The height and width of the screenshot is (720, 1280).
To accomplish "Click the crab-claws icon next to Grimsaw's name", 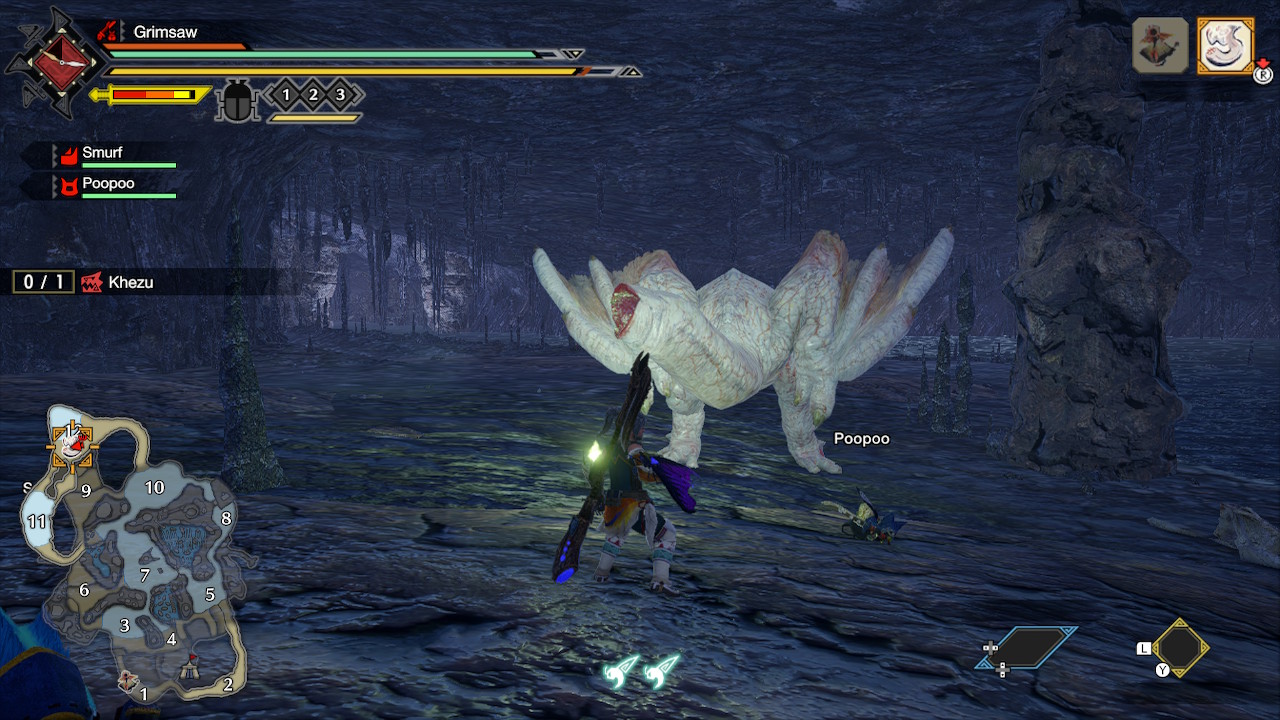I will [107, 32].
